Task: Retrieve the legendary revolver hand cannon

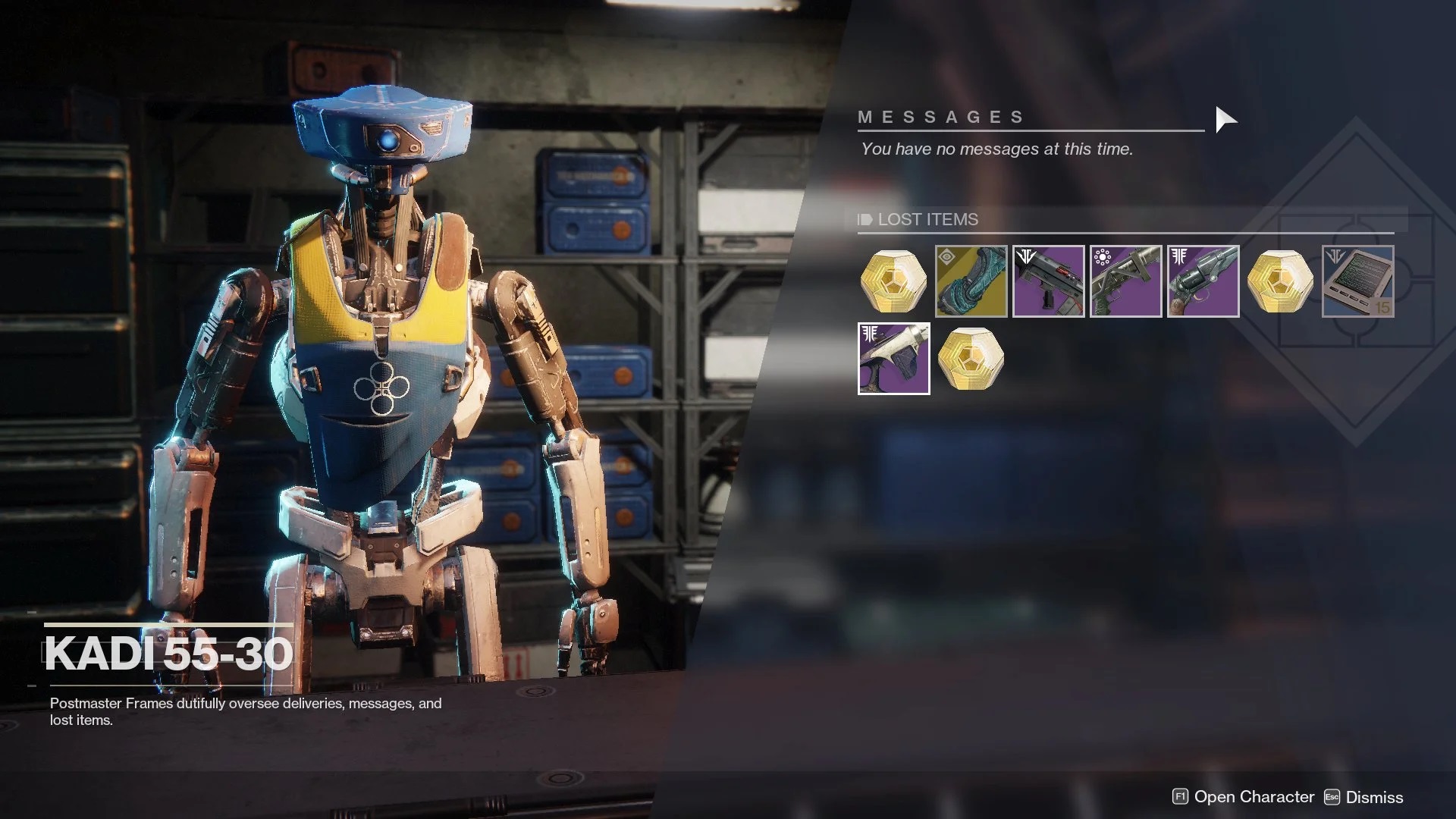Action: click(x=1203, y=281)
